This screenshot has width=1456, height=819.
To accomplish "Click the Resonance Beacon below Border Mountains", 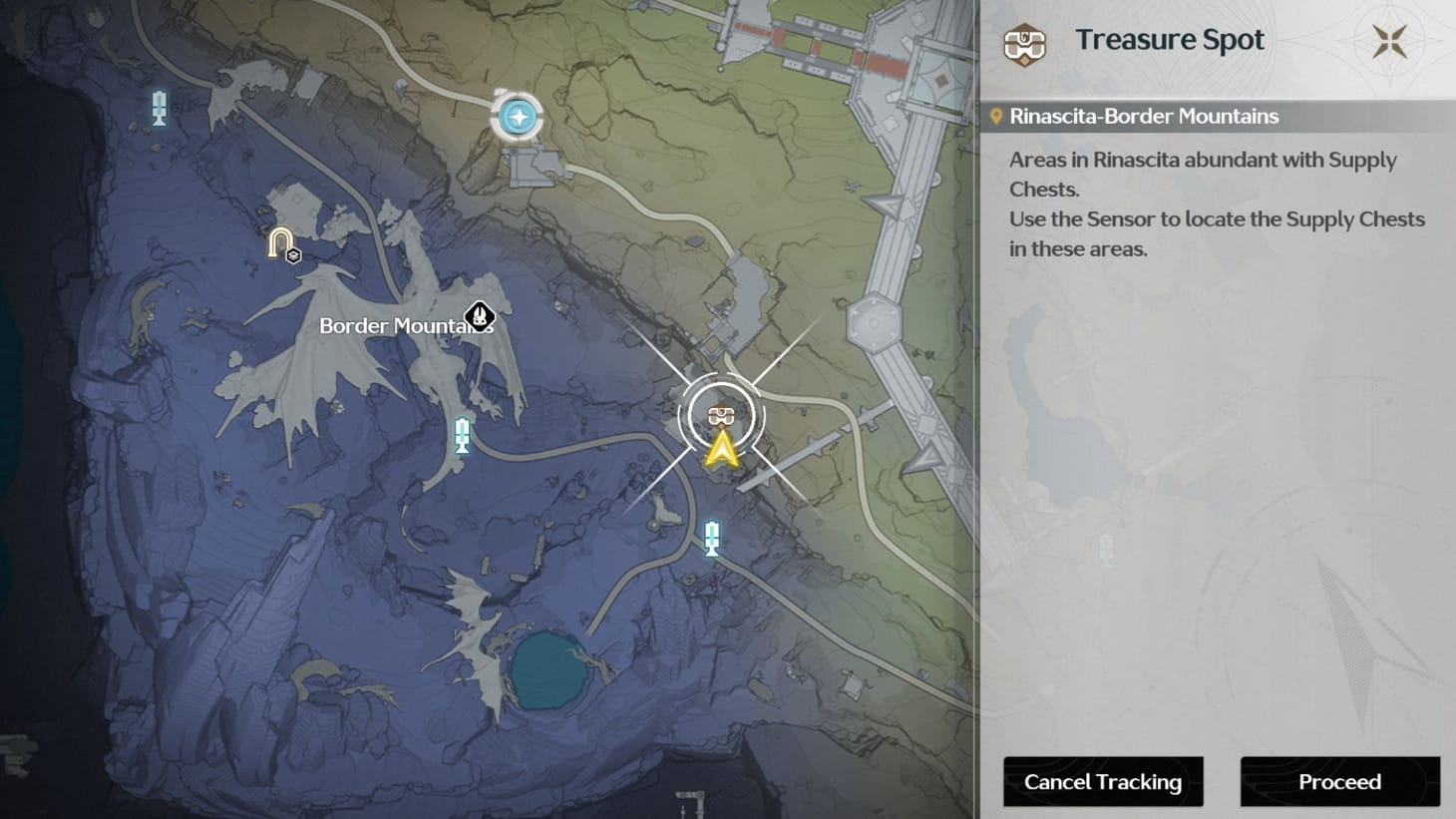I will (461, 436).
